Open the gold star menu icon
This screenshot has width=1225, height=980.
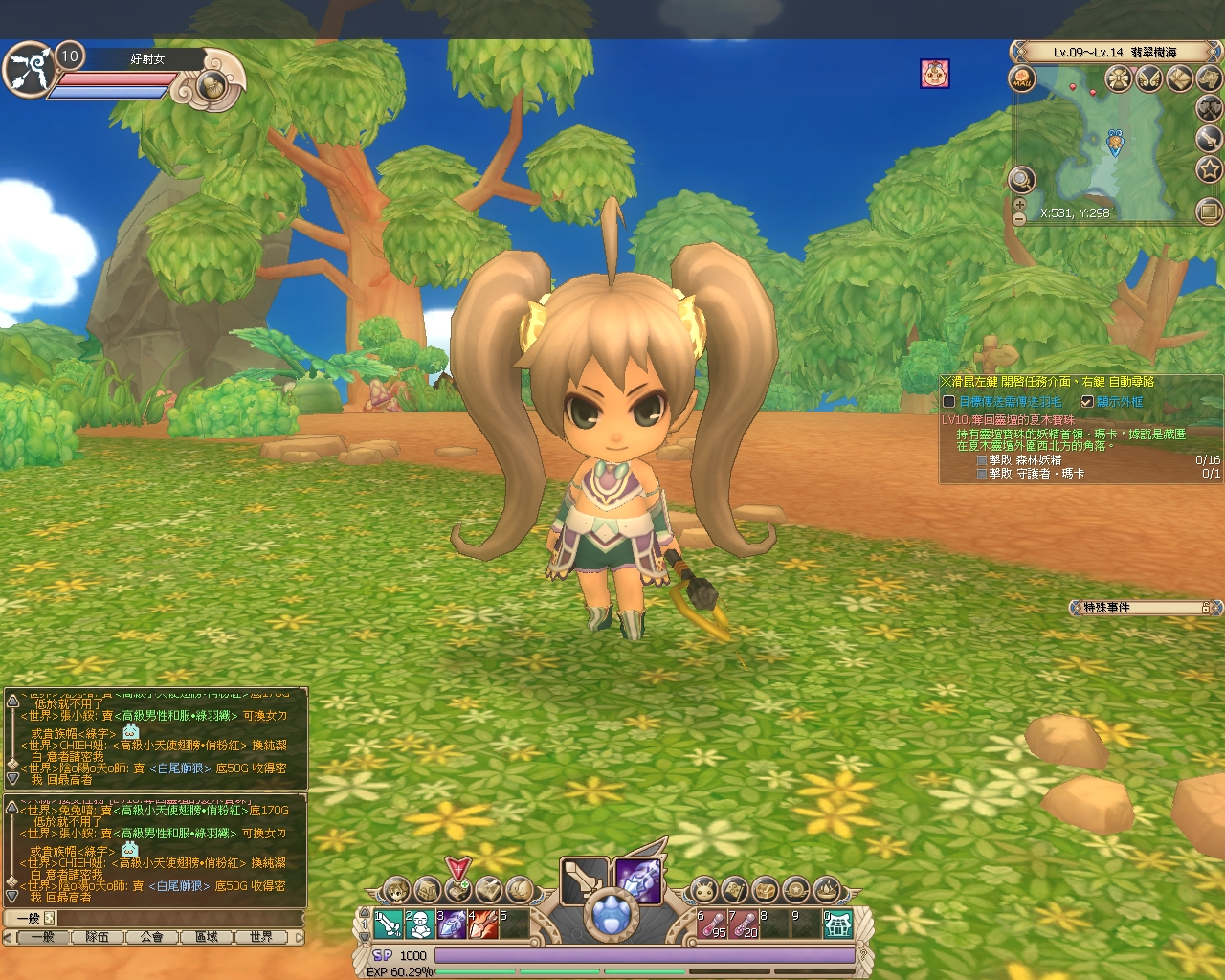tap(1210, 170)
